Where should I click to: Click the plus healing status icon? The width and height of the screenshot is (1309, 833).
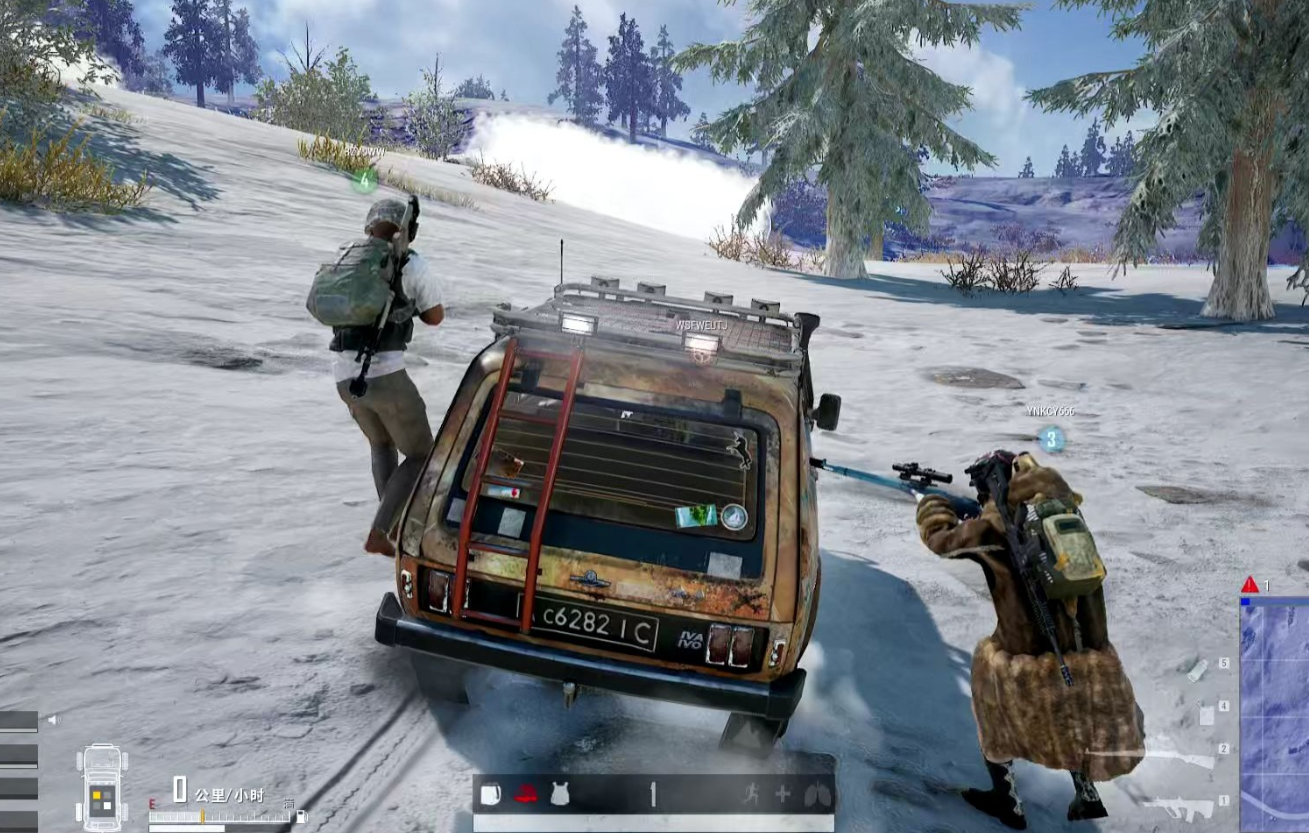point(782,794)
